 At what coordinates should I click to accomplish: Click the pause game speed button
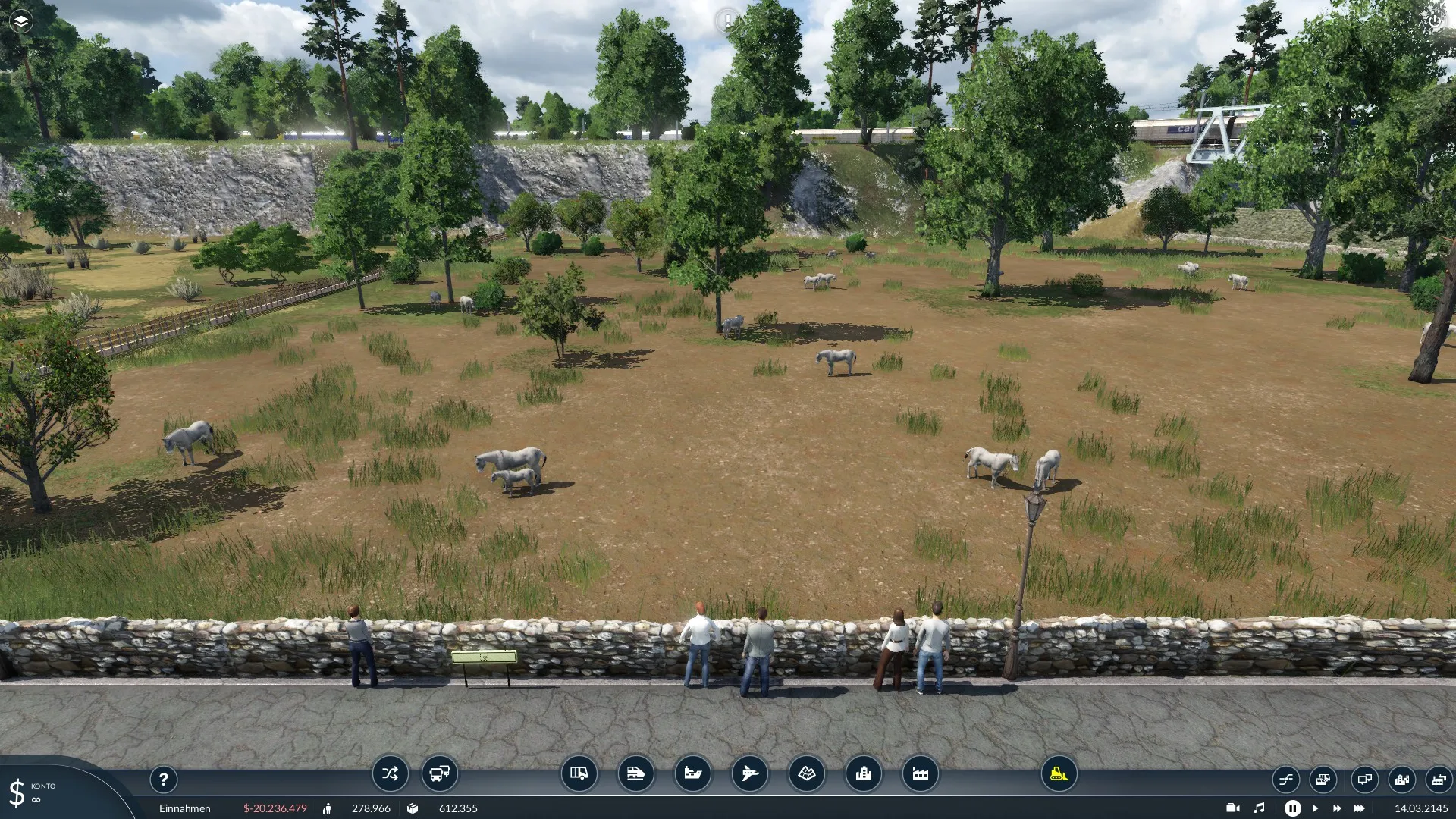(1292, 808)
